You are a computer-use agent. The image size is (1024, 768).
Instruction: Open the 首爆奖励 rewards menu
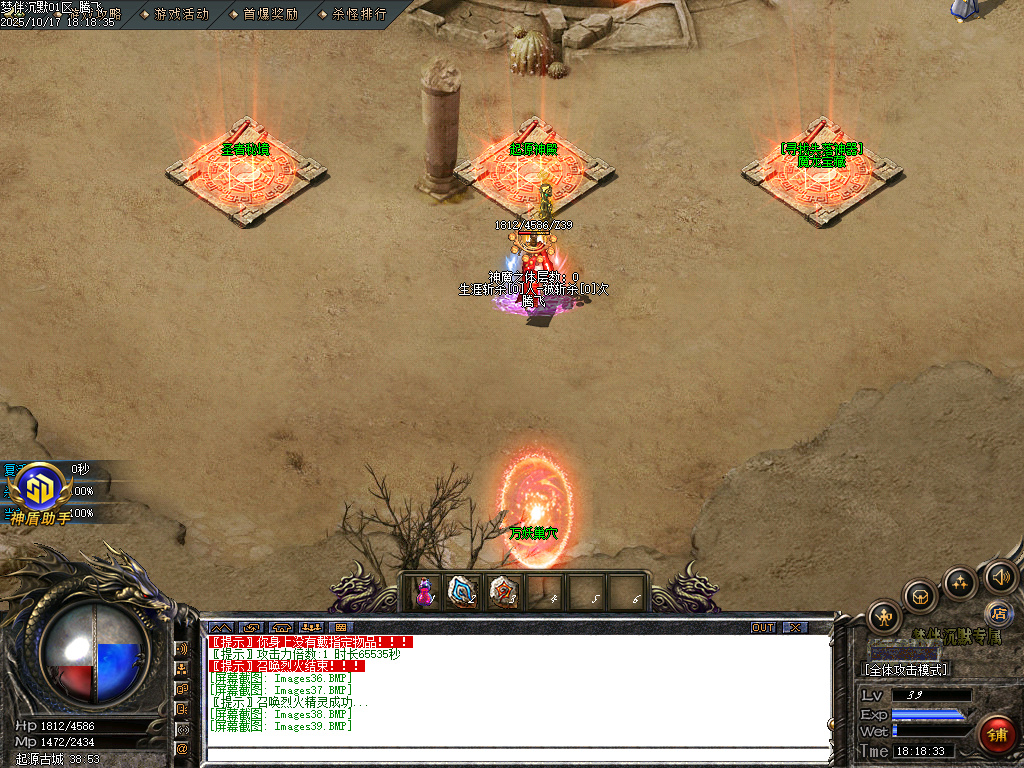tap(270, 14)
